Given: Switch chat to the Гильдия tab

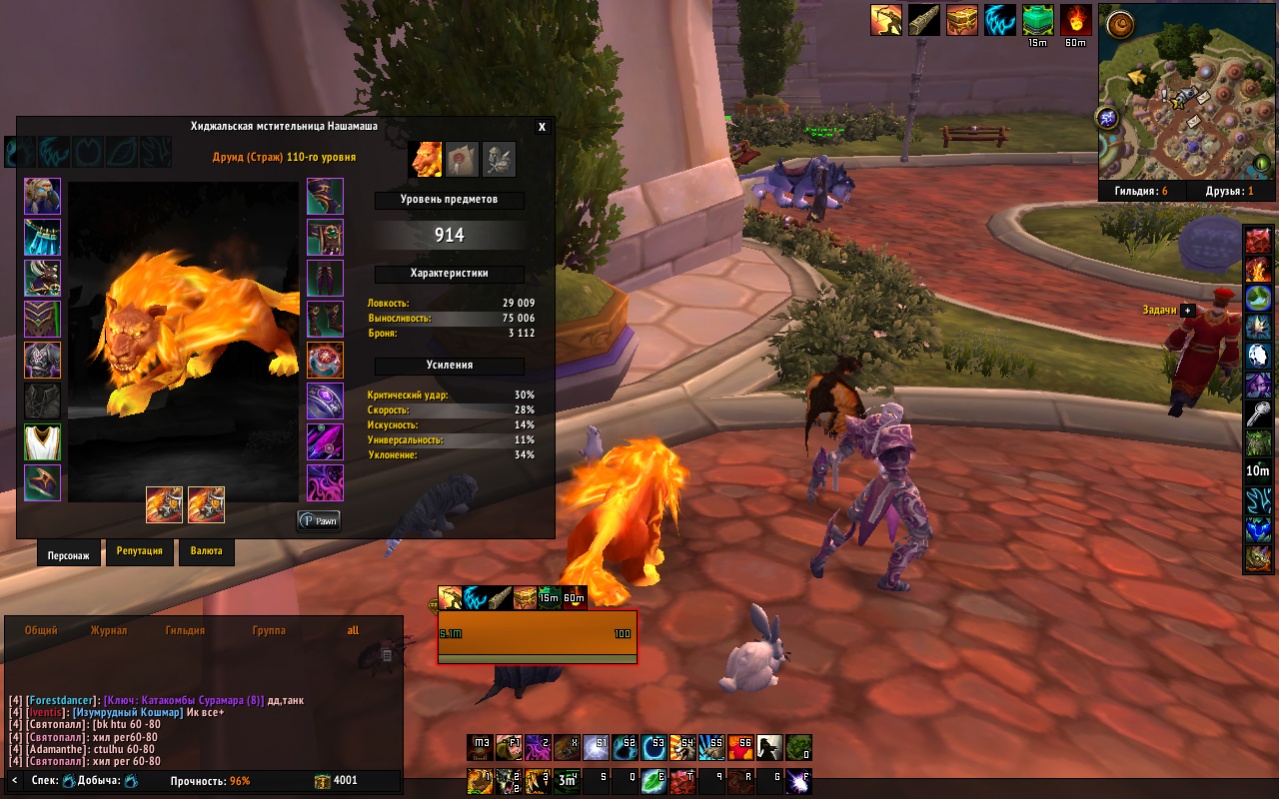Looking at the screenshot, I should [185, 631].
